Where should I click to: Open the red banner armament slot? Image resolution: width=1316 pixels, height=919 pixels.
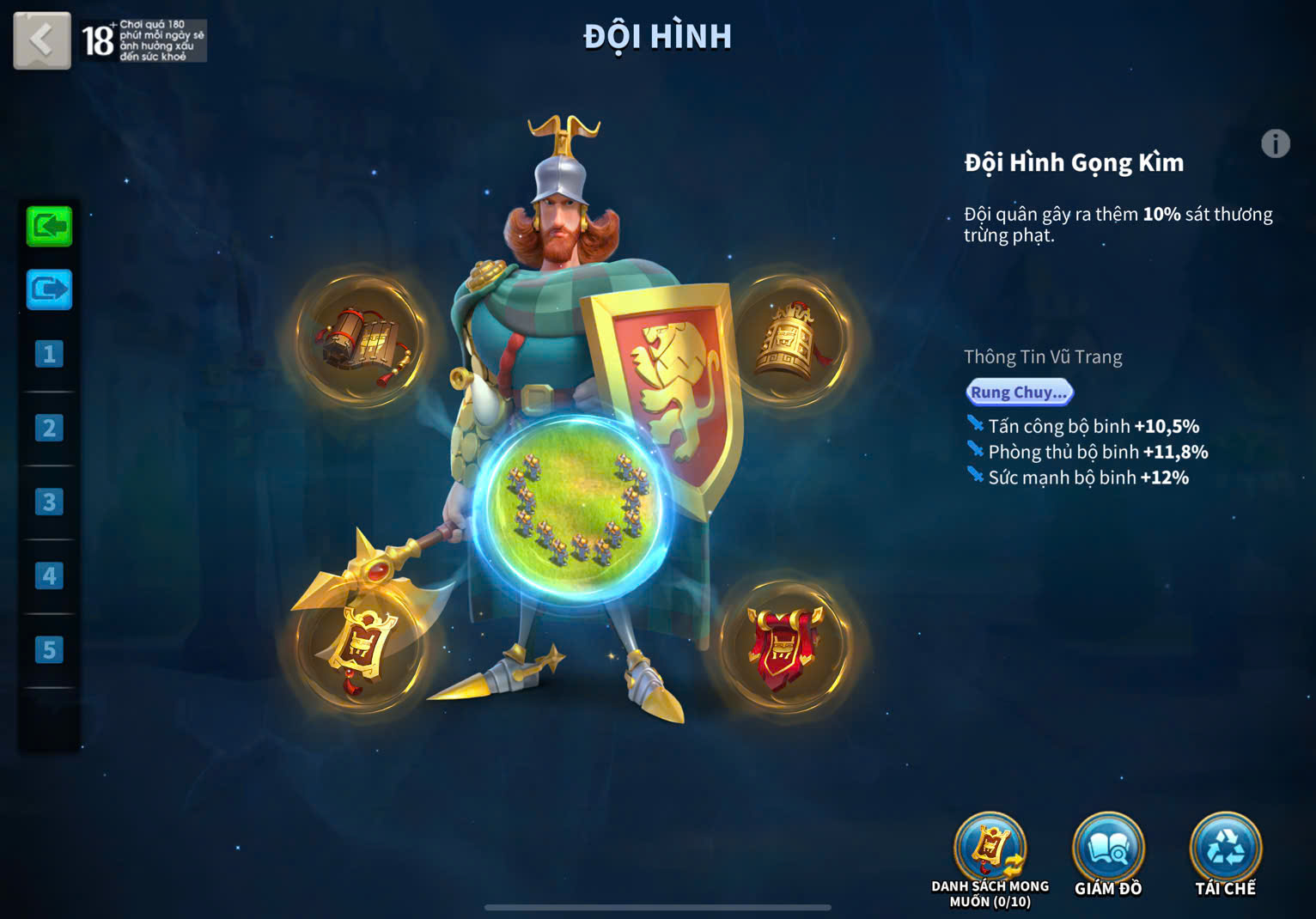(785, 647)
